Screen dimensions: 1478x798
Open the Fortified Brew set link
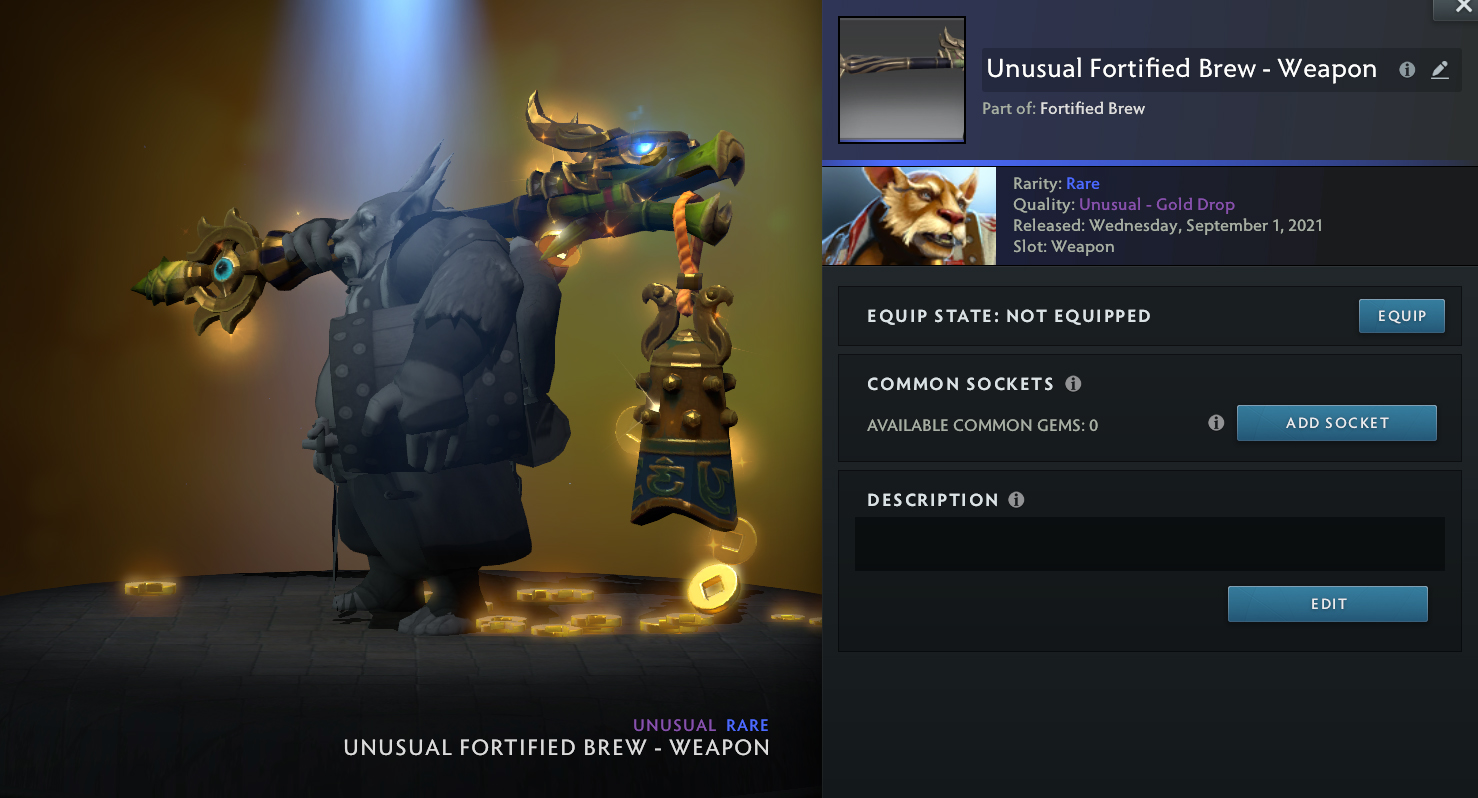tap(1092, 108)
